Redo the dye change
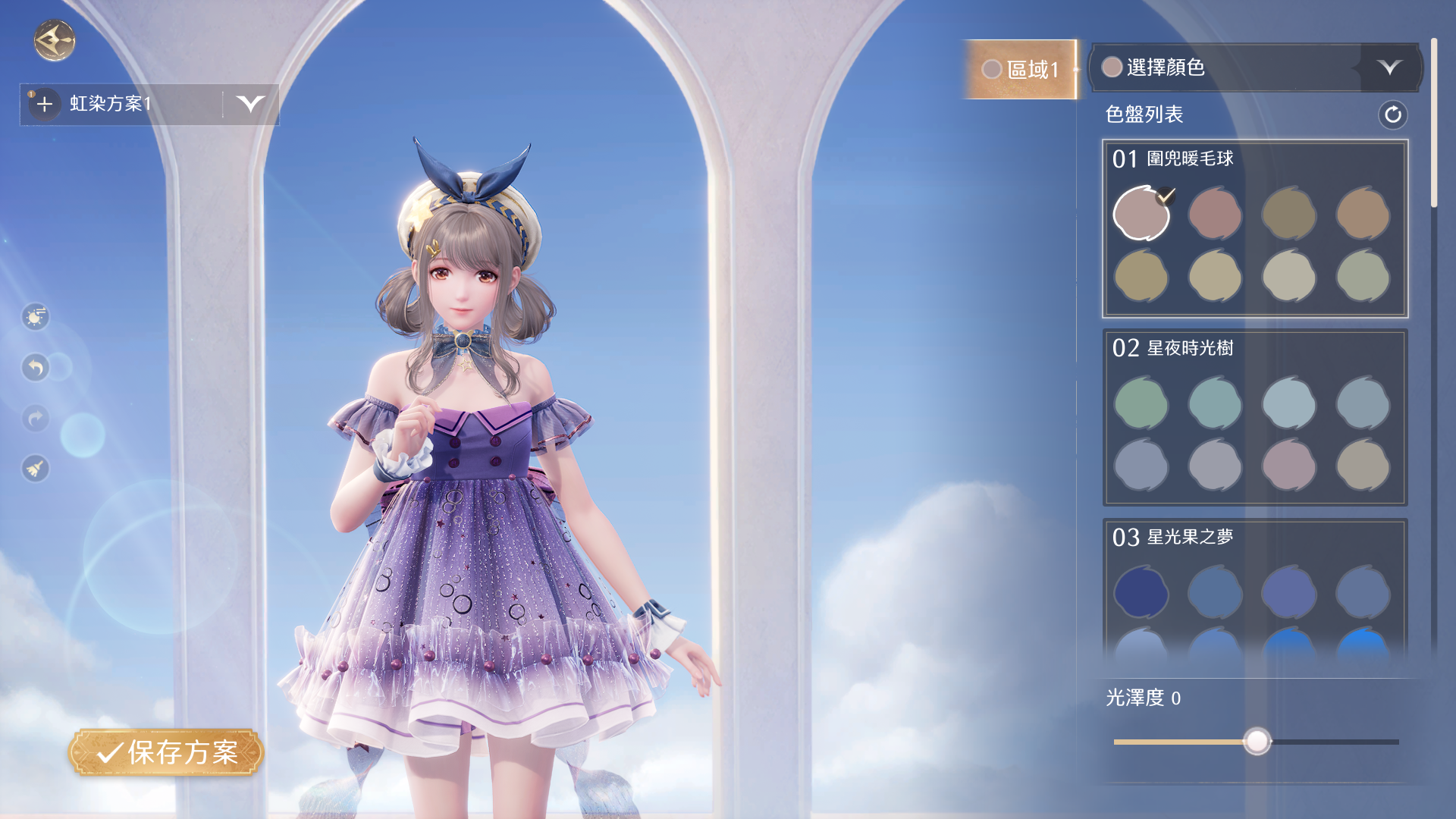Screen dimensions: 1456x819 click(36, 418)
